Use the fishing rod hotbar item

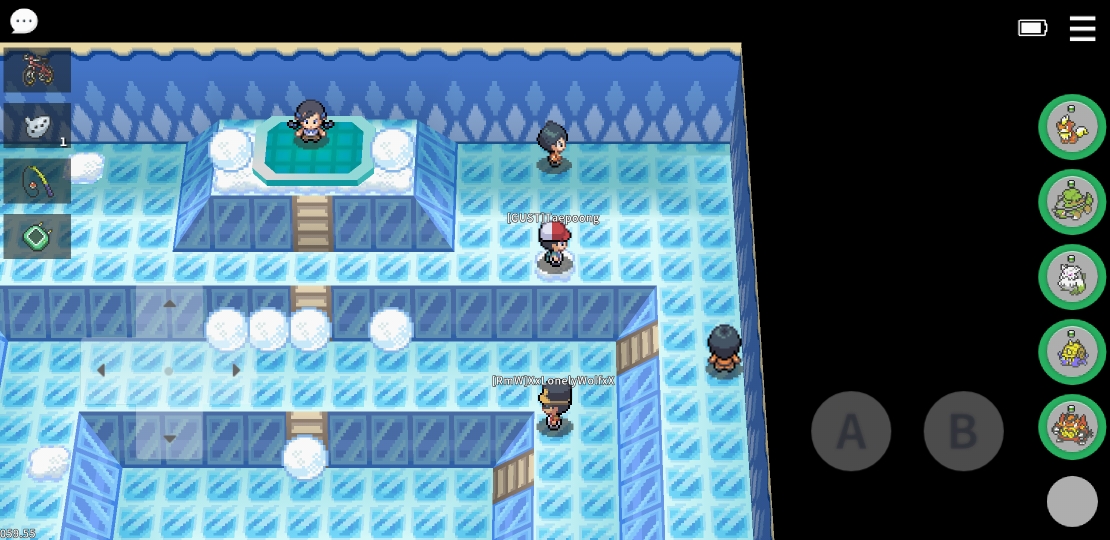pyautogui.click(x=37, y=182)
